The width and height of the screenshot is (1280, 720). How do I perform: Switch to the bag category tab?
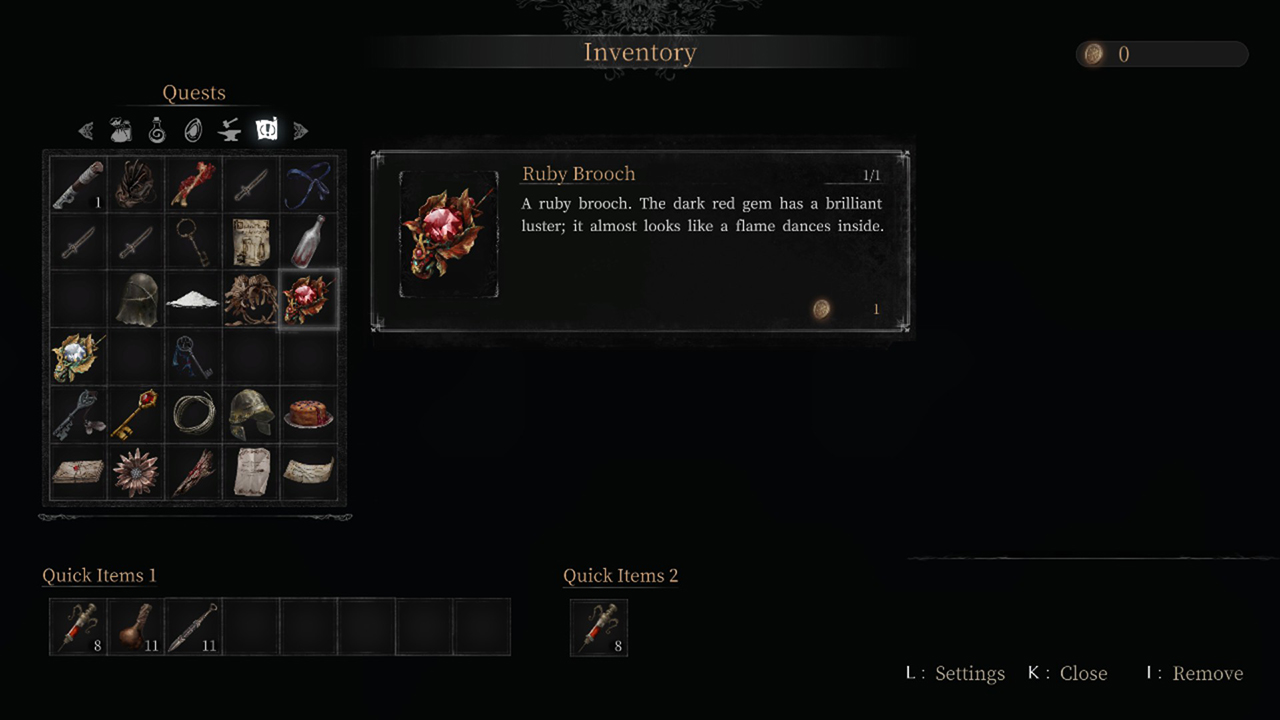tap(121, 130)
